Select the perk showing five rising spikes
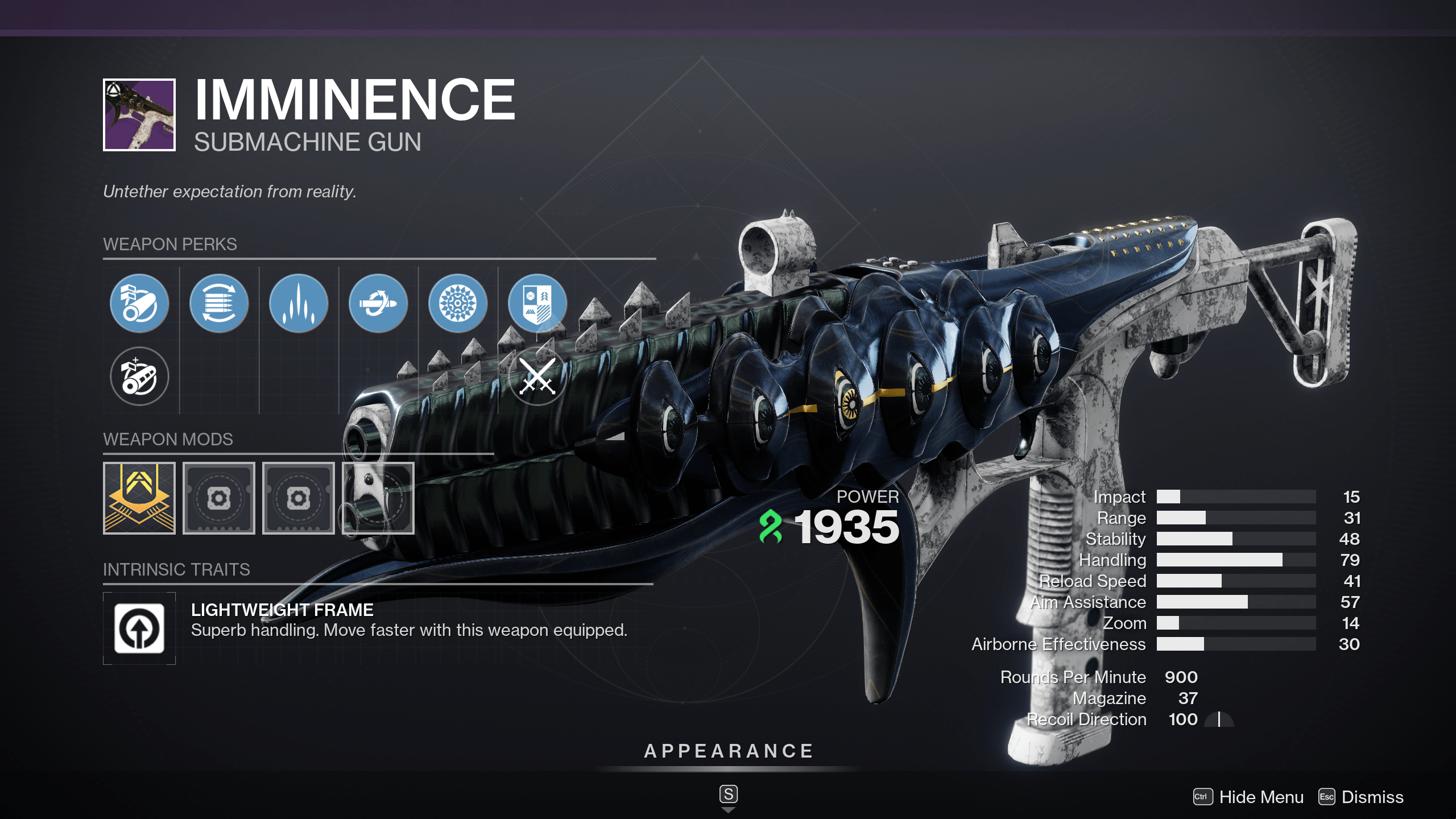This screenshot has height=819, width=1456. (299, 303)
